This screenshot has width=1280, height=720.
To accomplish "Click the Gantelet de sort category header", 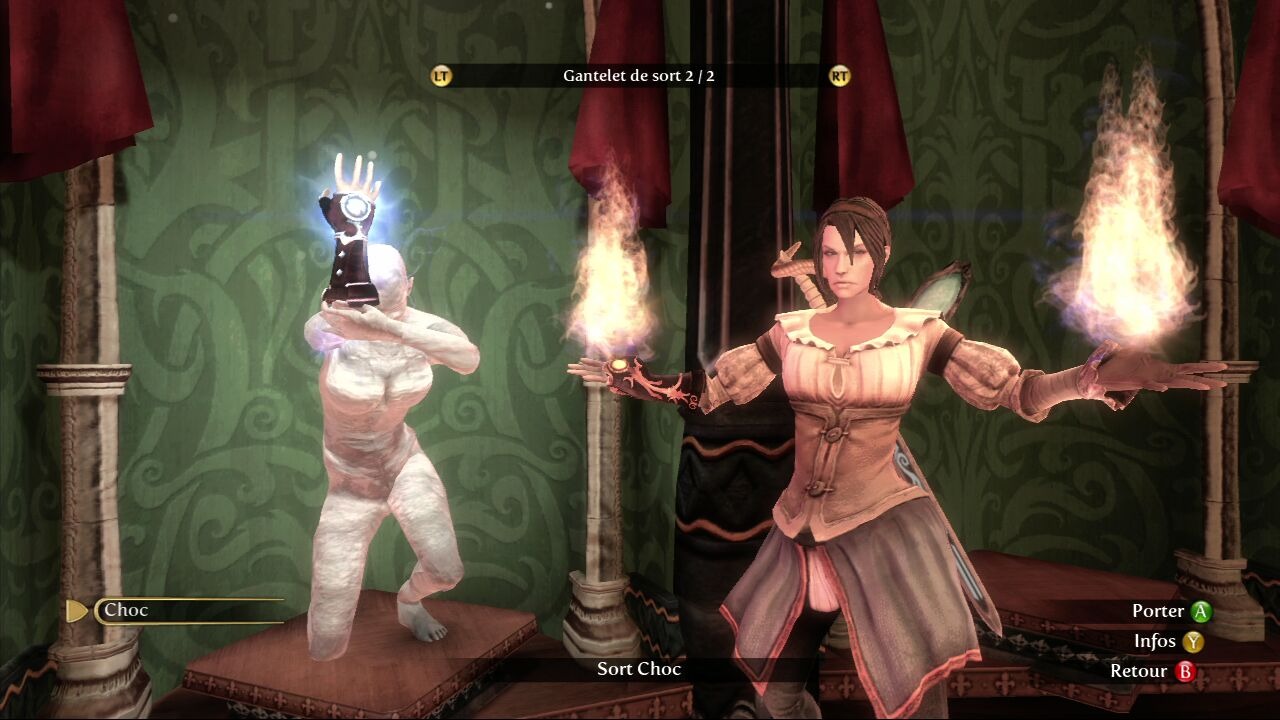I will (x=638, y=76).
